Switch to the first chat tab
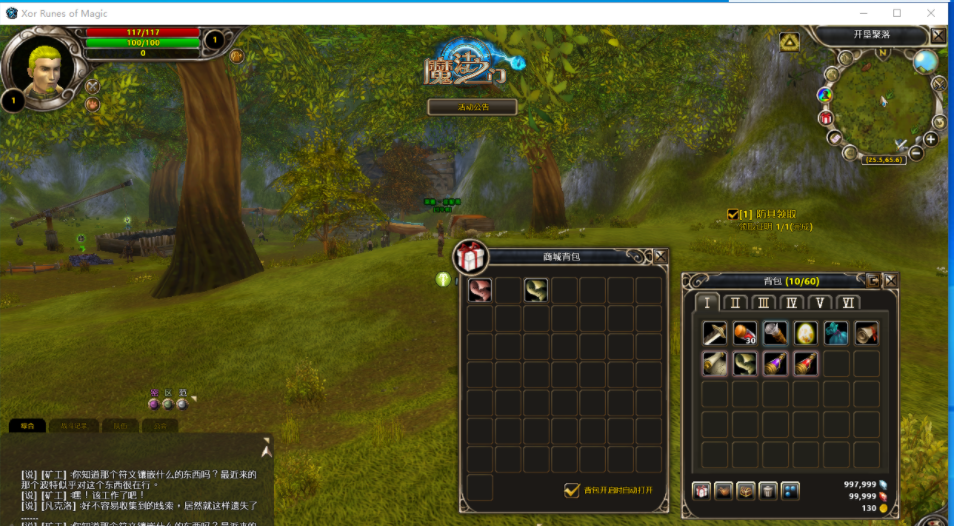The width and height of the screenshot is (956, 526). pos(27,426)
